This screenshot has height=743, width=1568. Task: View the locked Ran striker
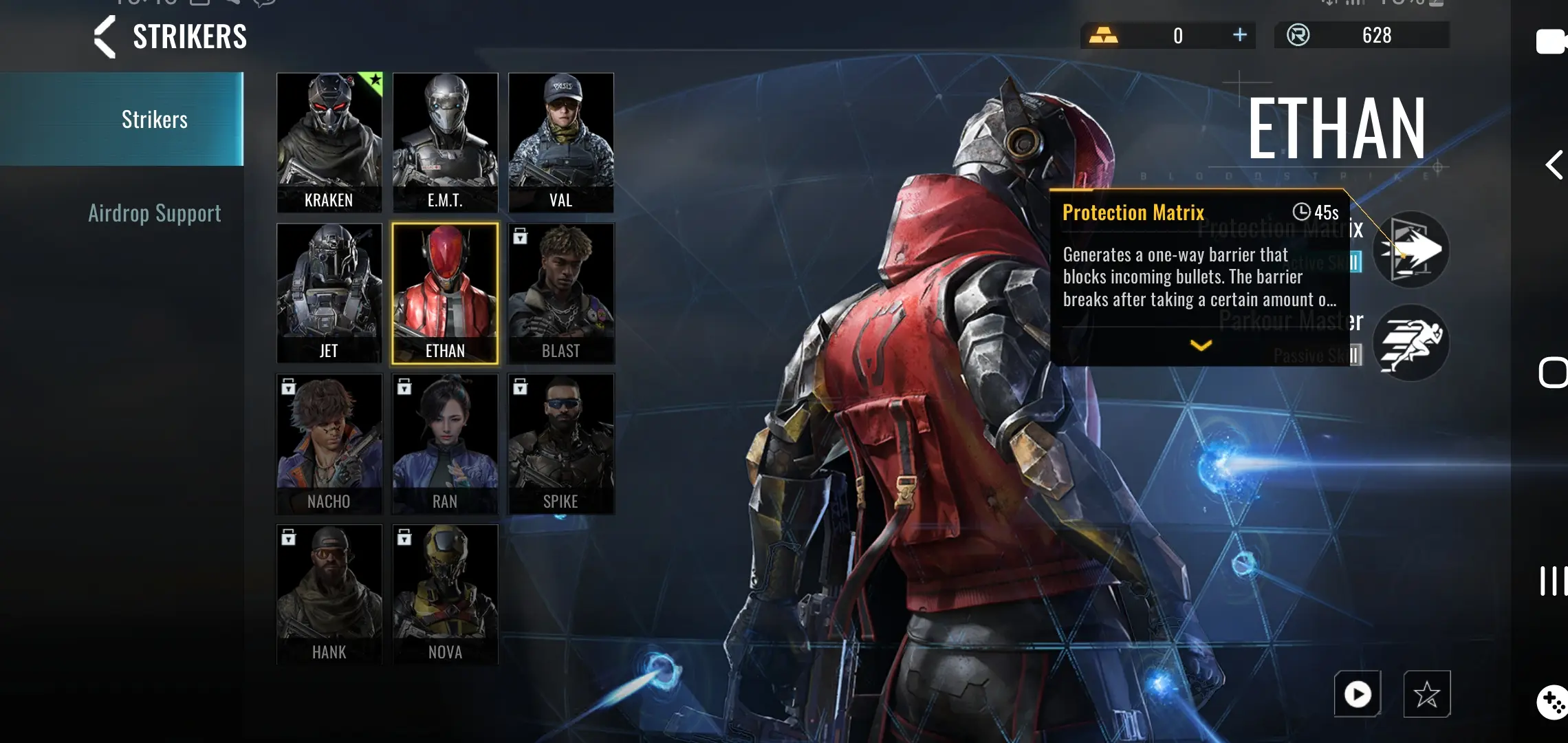pyautogui.click(x=445, y=444)
